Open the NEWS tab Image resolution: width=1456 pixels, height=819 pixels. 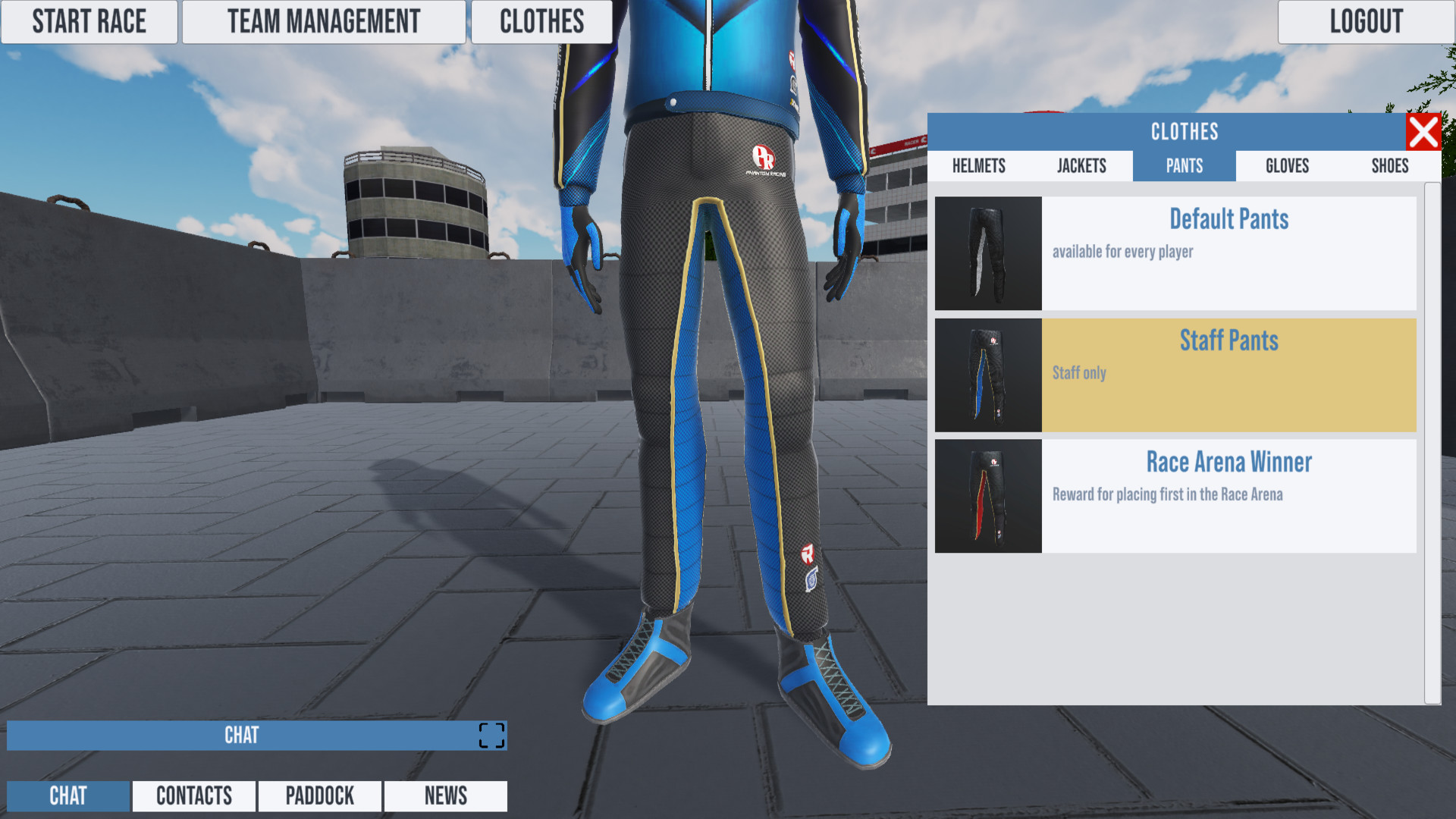(x=445, y=796)
